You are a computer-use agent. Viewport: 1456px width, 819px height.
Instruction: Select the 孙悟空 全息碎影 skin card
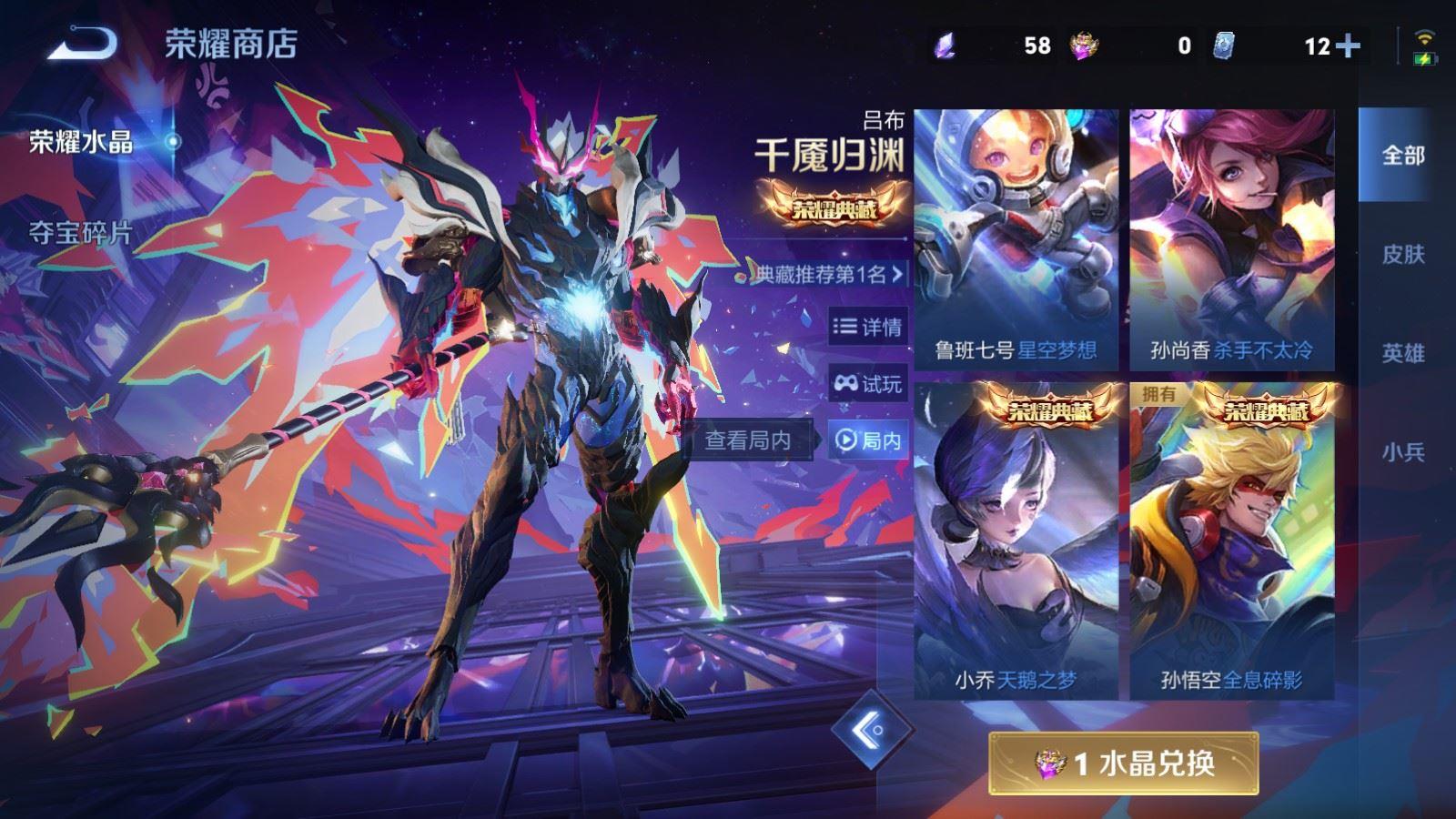[x=1231, y=541]
